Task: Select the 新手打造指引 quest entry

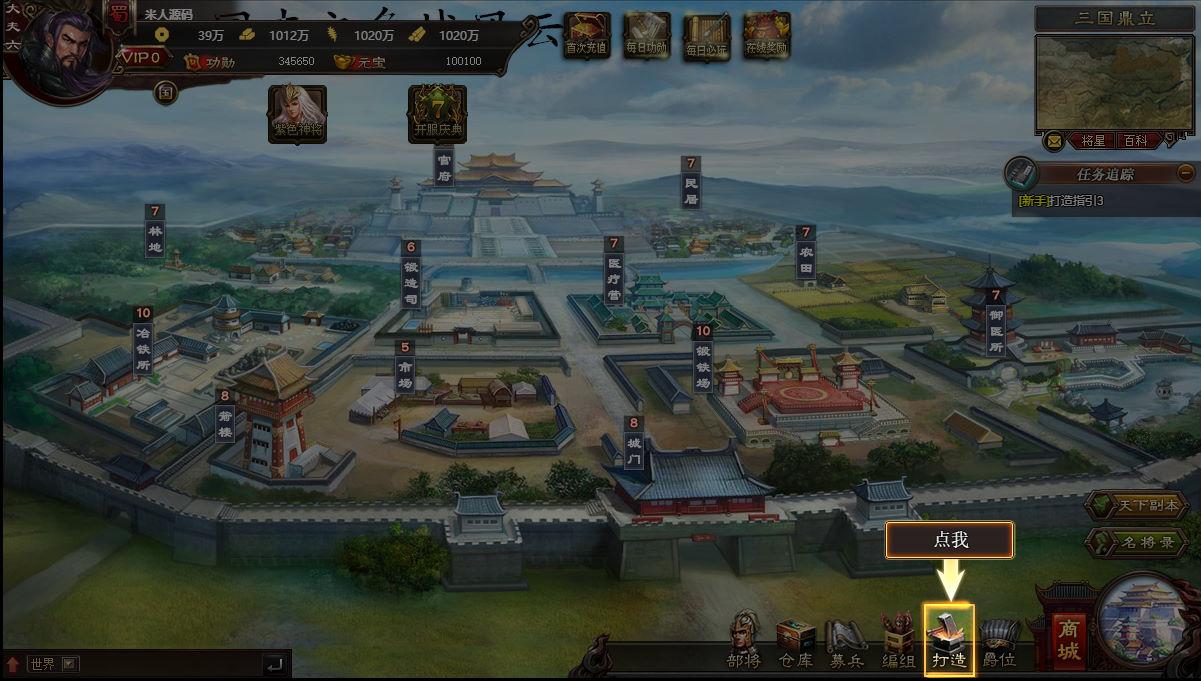Action: pos(1060,201)
